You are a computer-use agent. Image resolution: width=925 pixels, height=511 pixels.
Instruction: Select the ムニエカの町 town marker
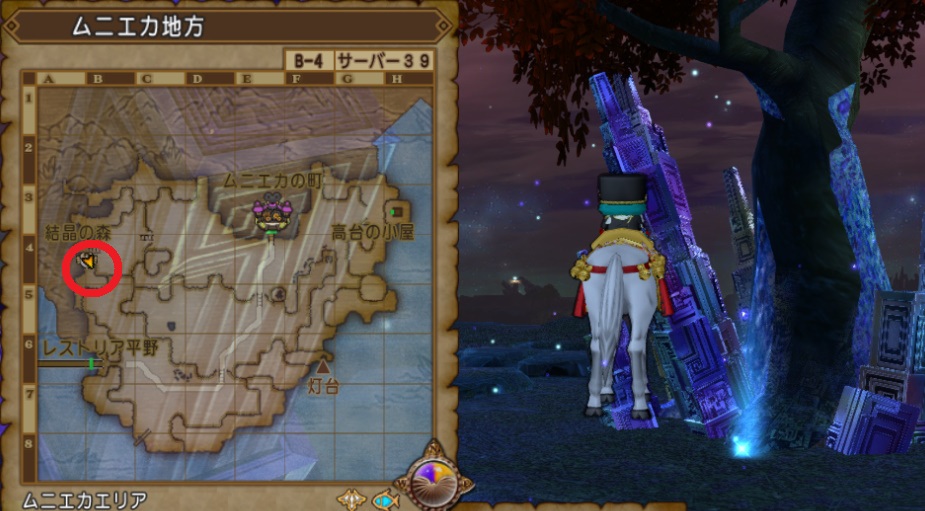click(x=270, y=213)
